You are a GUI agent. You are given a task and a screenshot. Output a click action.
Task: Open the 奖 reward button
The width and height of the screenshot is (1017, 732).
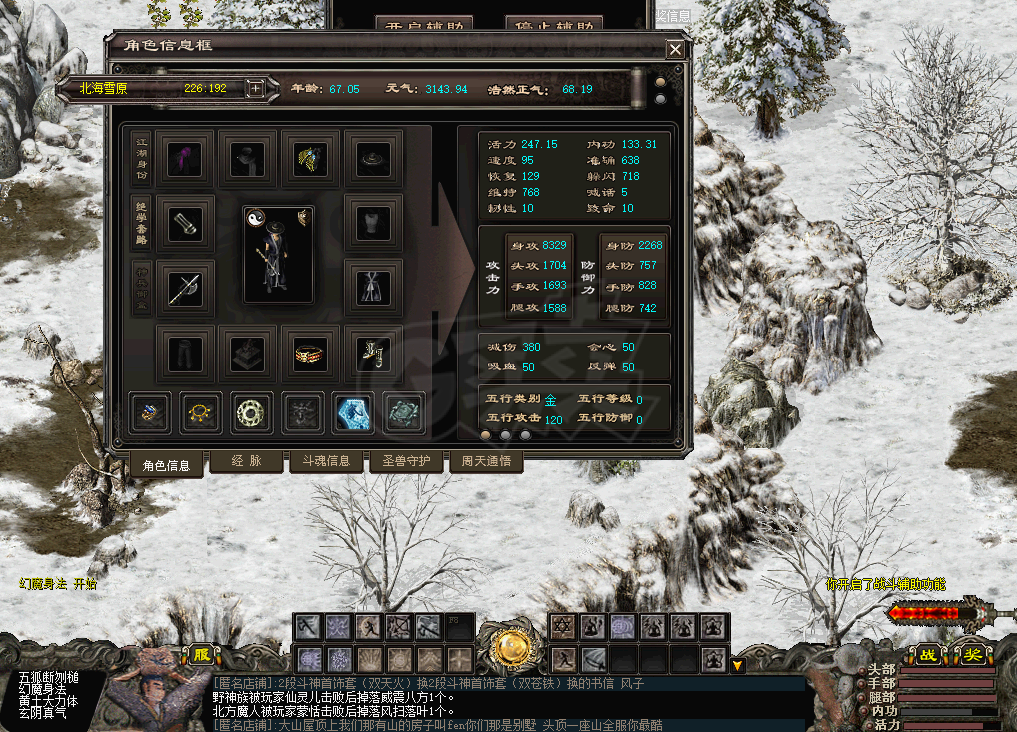pyautogui.click(x=972, y=655)
